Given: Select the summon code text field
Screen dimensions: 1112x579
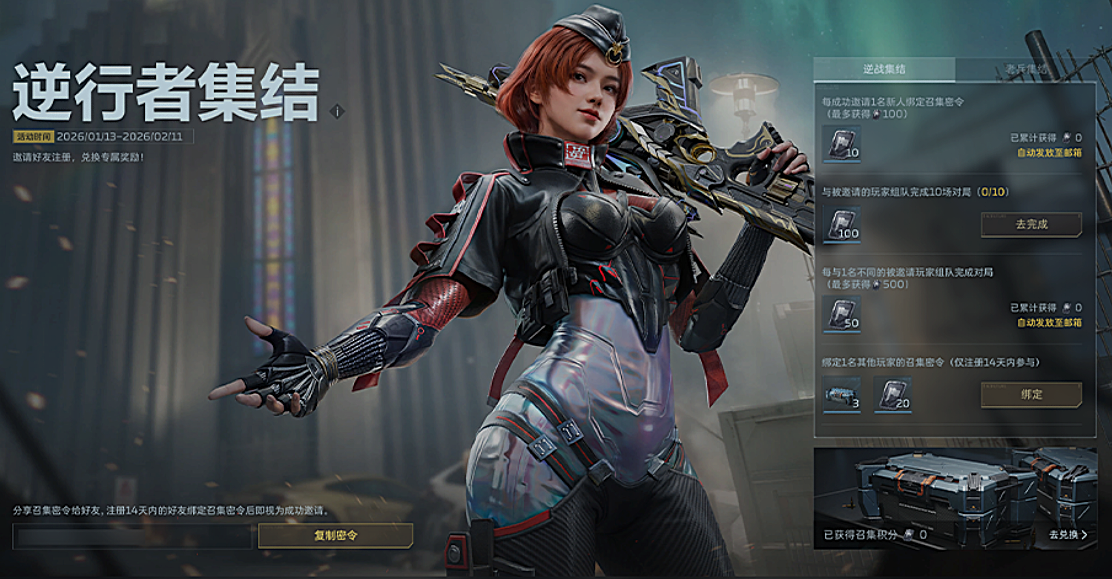Looking at the screenshot, I should pyautogui.click(x=133, y=536).
